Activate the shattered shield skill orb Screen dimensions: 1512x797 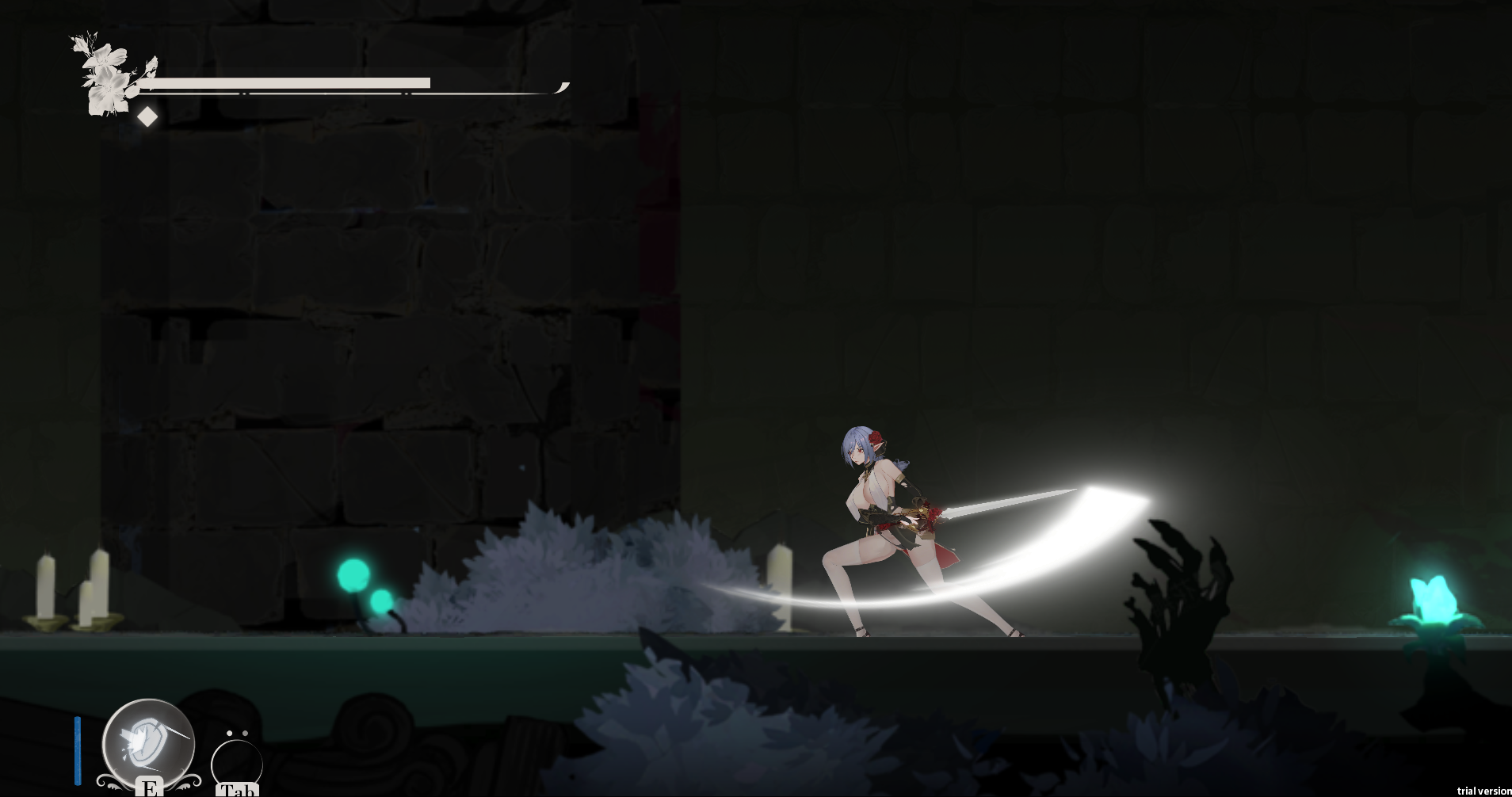click(148, 744)
